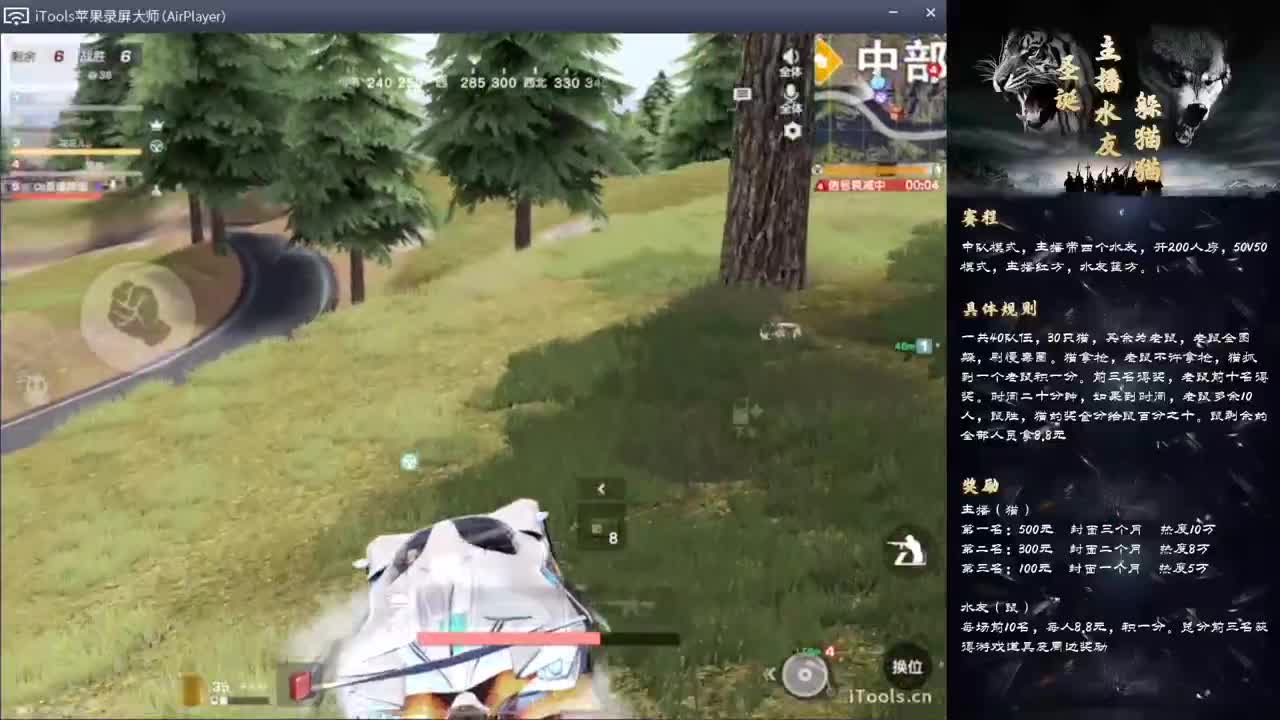This screenshot has width=1280, height=720.
Task: Click the settings hexagon icon below voice controls
Action: pyautogui.click(x=792, y=130)
